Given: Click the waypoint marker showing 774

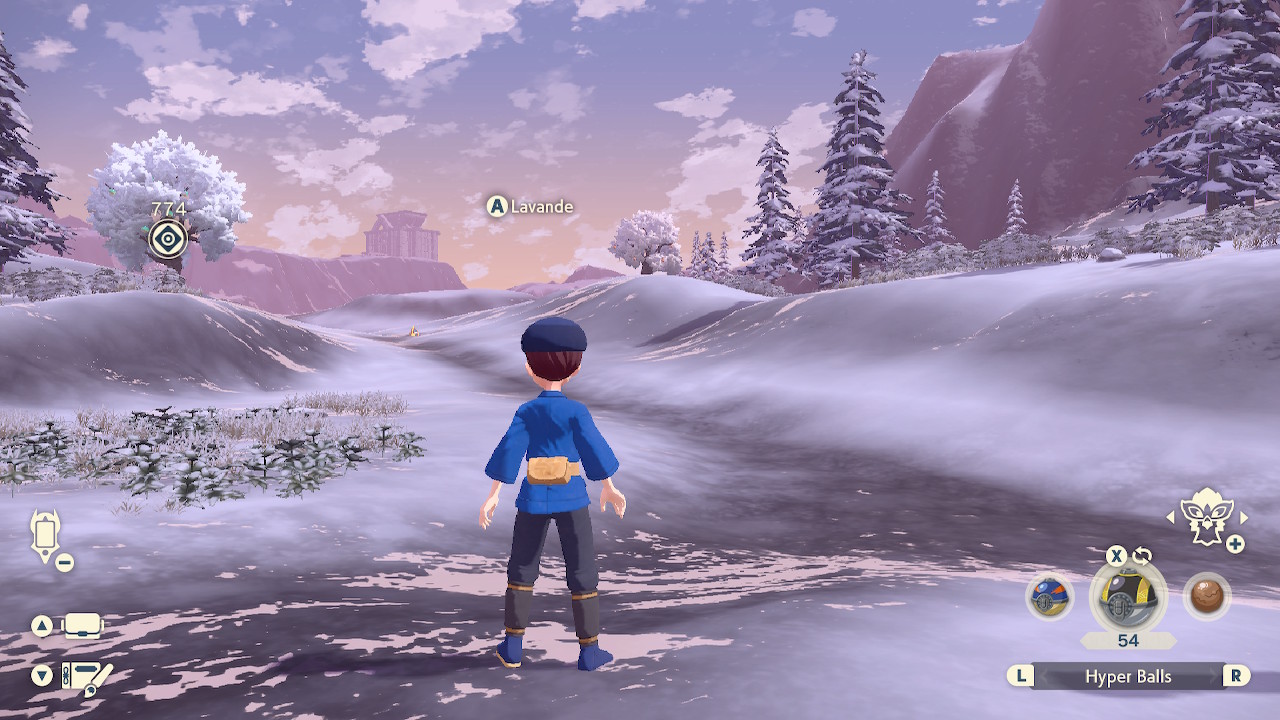Looking at the screenshot, I should pyautogui.click(x=168, y=239).
